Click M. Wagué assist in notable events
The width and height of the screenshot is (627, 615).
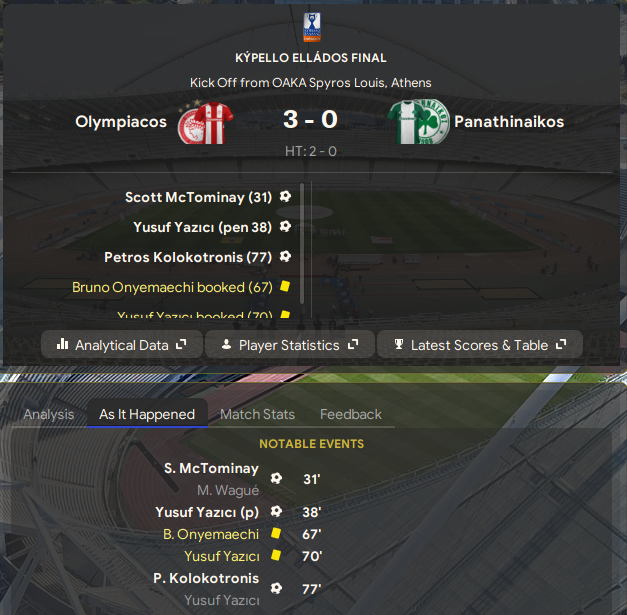pyautogui.click(x=226, y=490)
